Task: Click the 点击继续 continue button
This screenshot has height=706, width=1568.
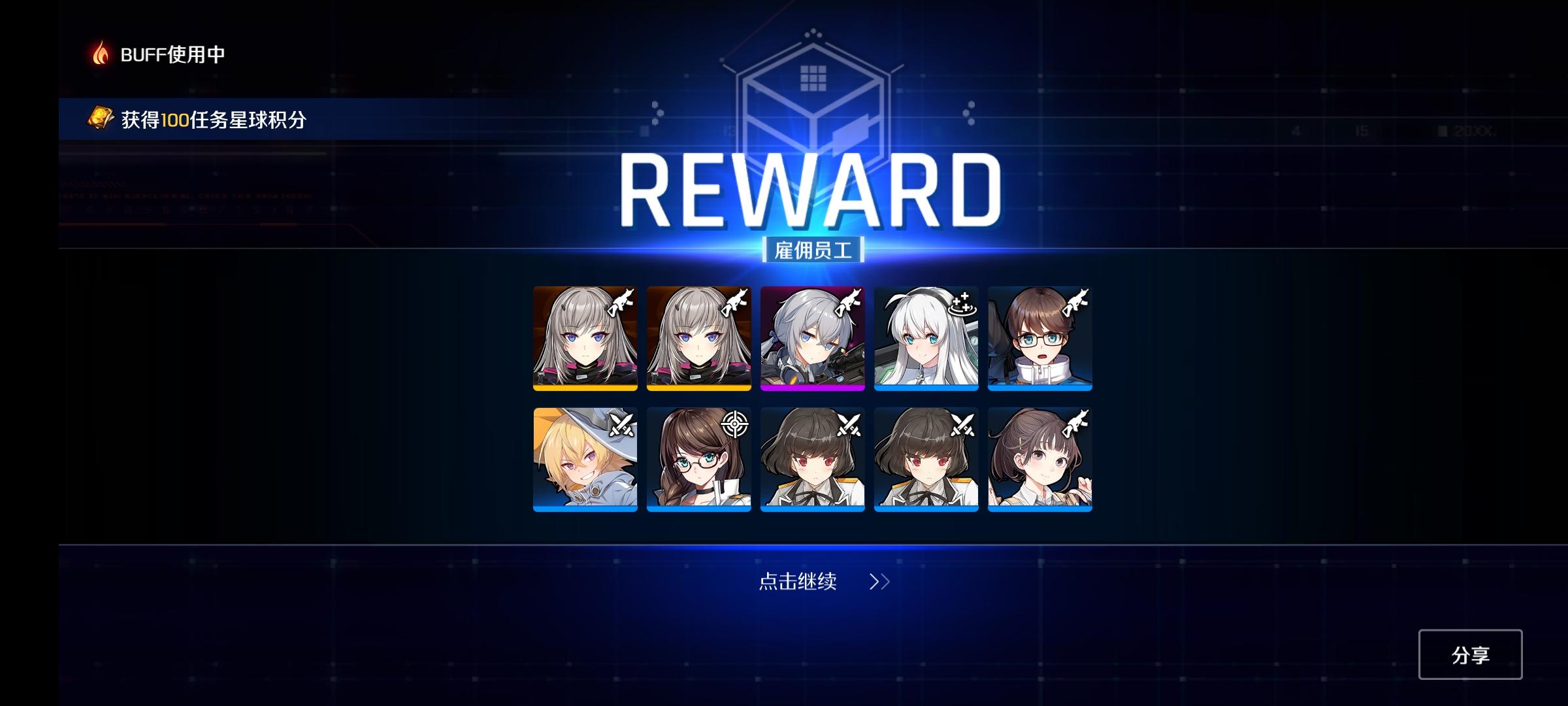Action: pos(798,581)
